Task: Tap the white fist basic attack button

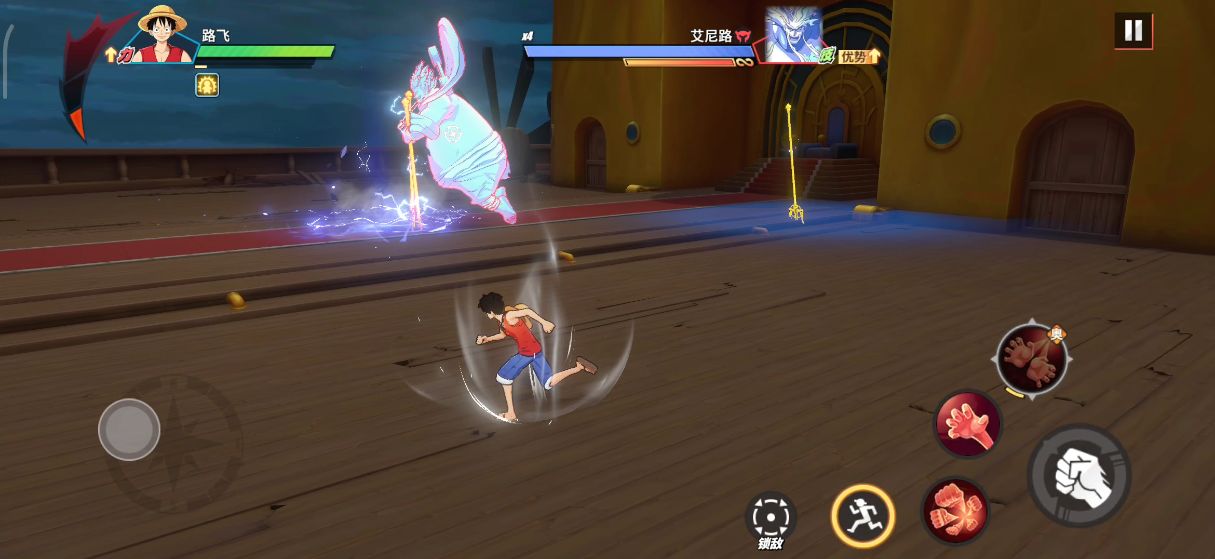Action: point(1078,474)
